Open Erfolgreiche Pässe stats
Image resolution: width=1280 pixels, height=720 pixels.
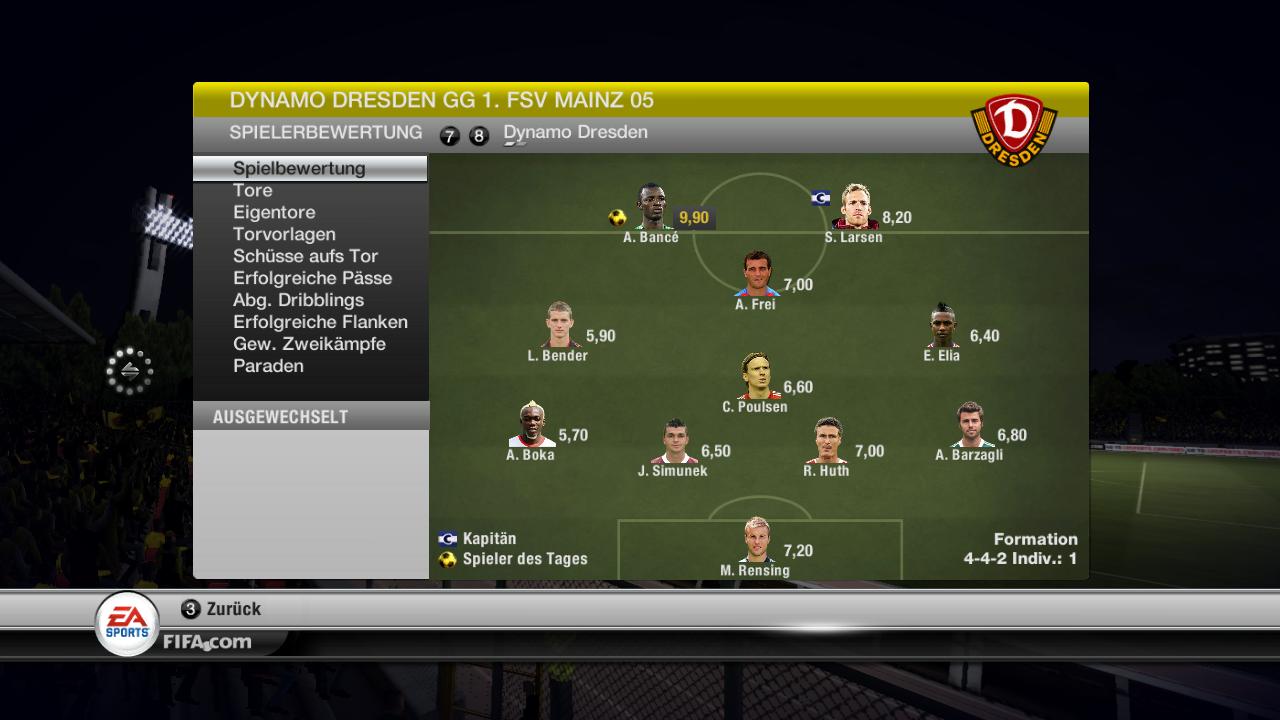312,278
